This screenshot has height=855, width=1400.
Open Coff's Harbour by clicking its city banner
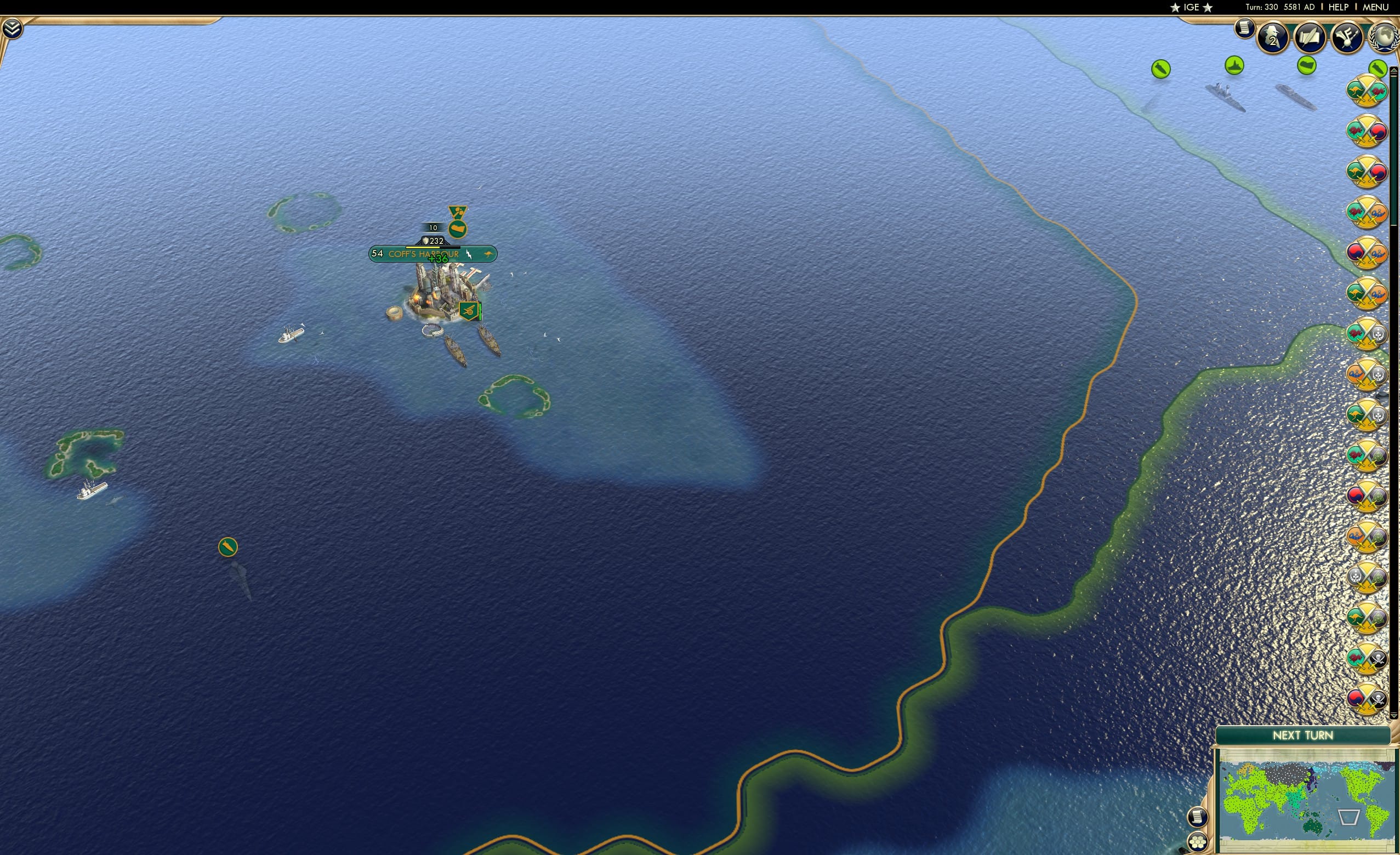point(423,254)
